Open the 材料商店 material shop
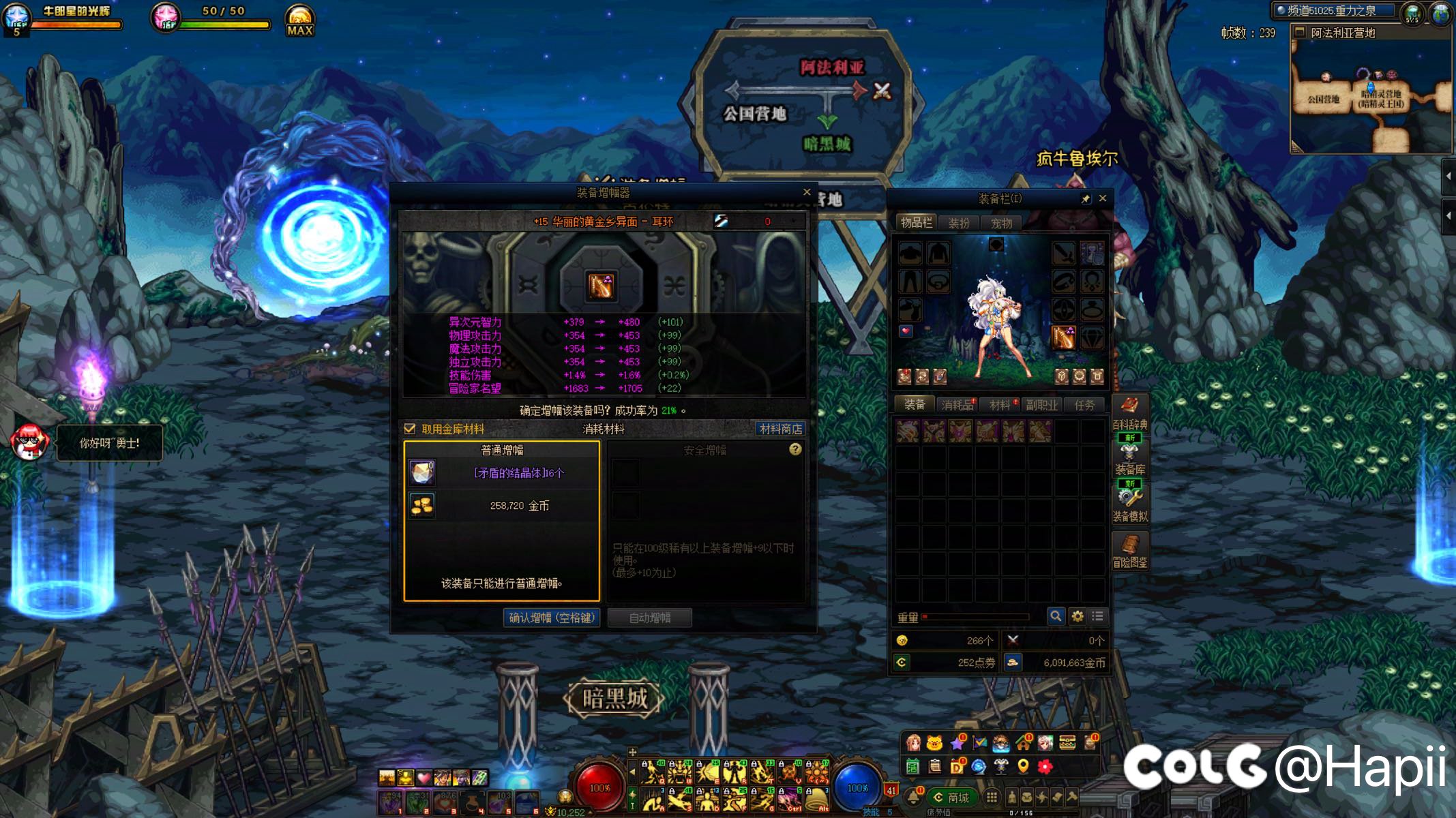 781,429
